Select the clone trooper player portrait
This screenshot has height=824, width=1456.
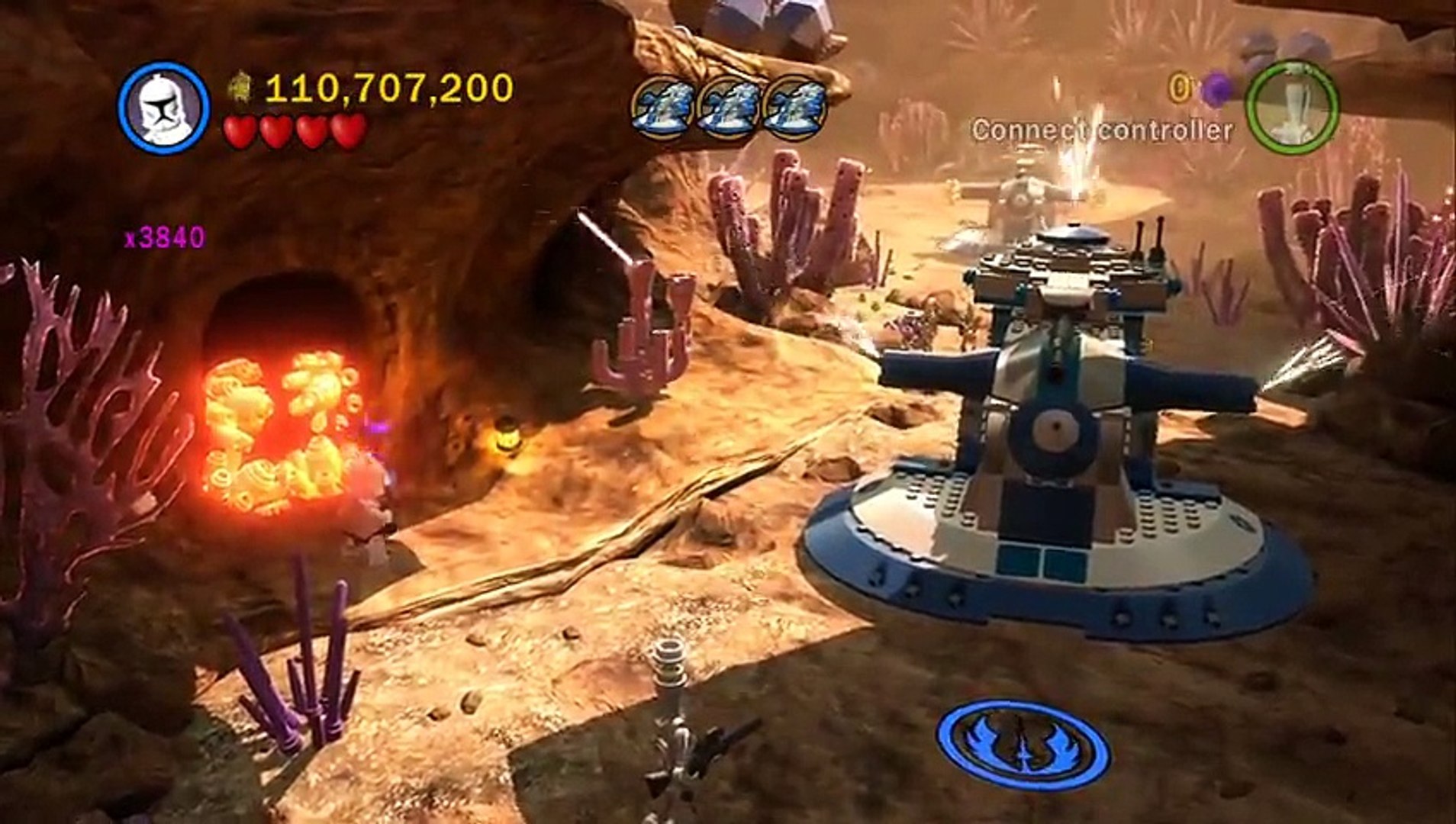[163, 108]
